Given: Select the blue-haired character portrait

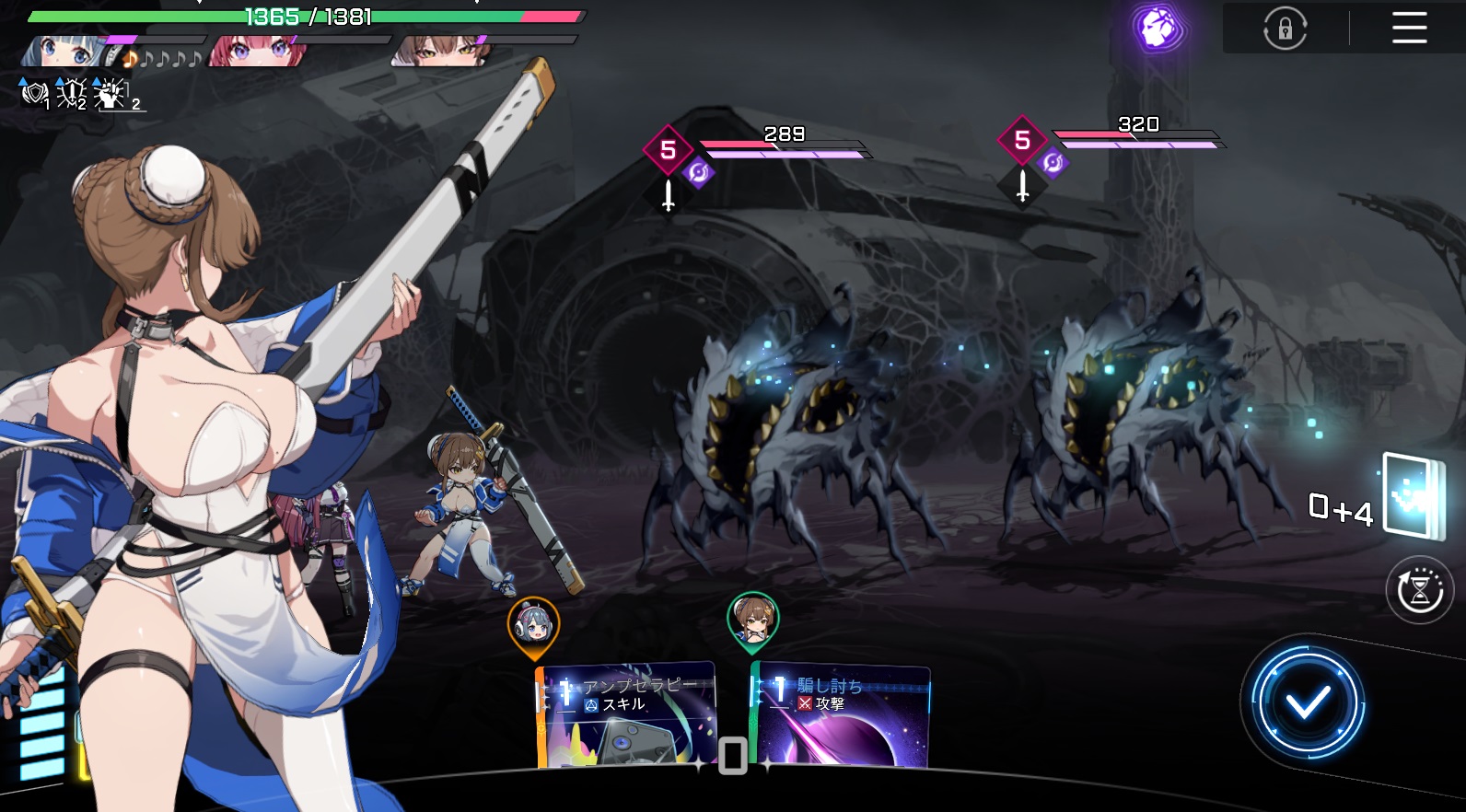Looking at the screenshot, I should pyautogui.click(x=64, y=51).
